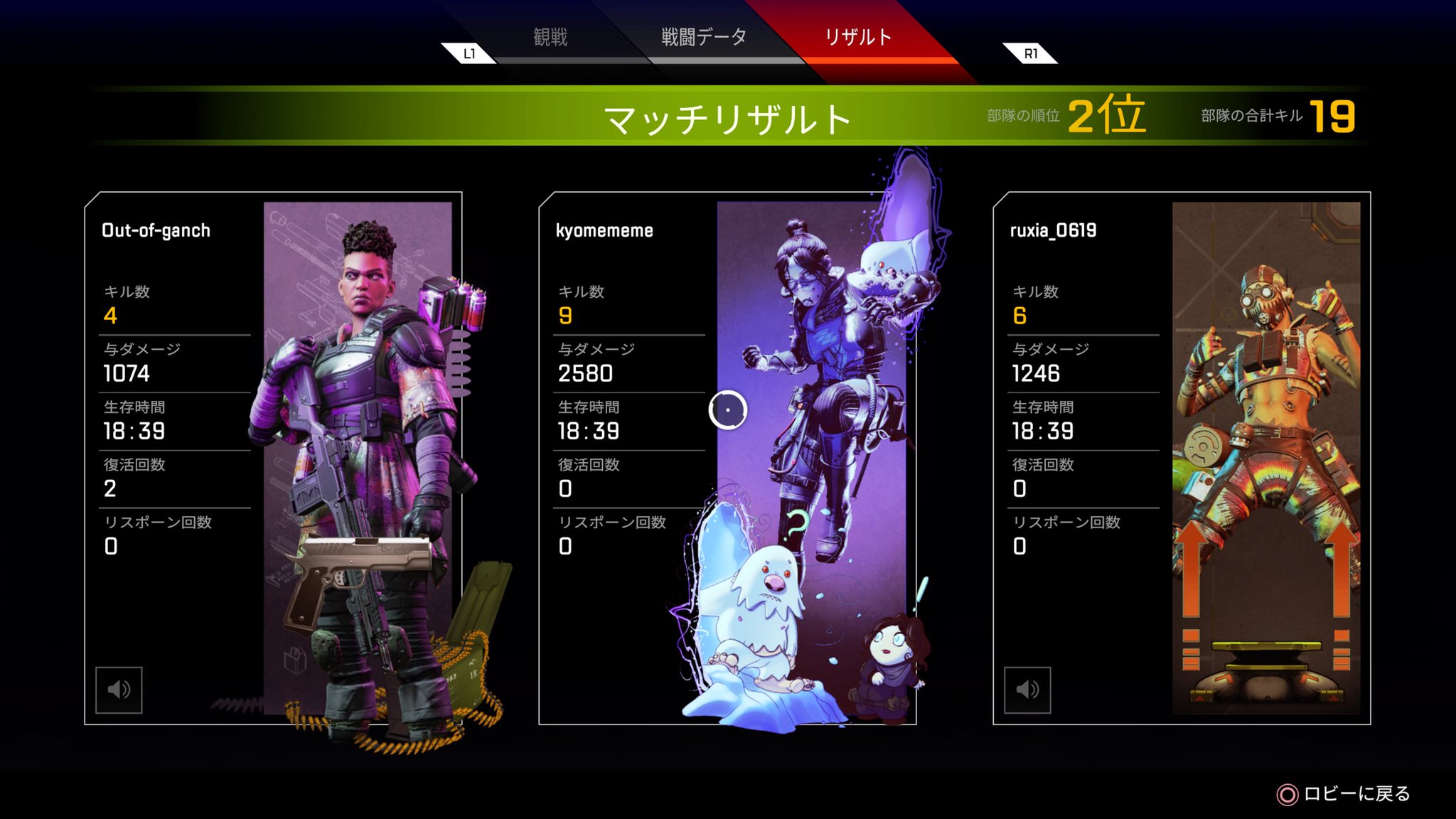
Task: Click the R1 shoulder button icon
Action: tap(1032, 53)
